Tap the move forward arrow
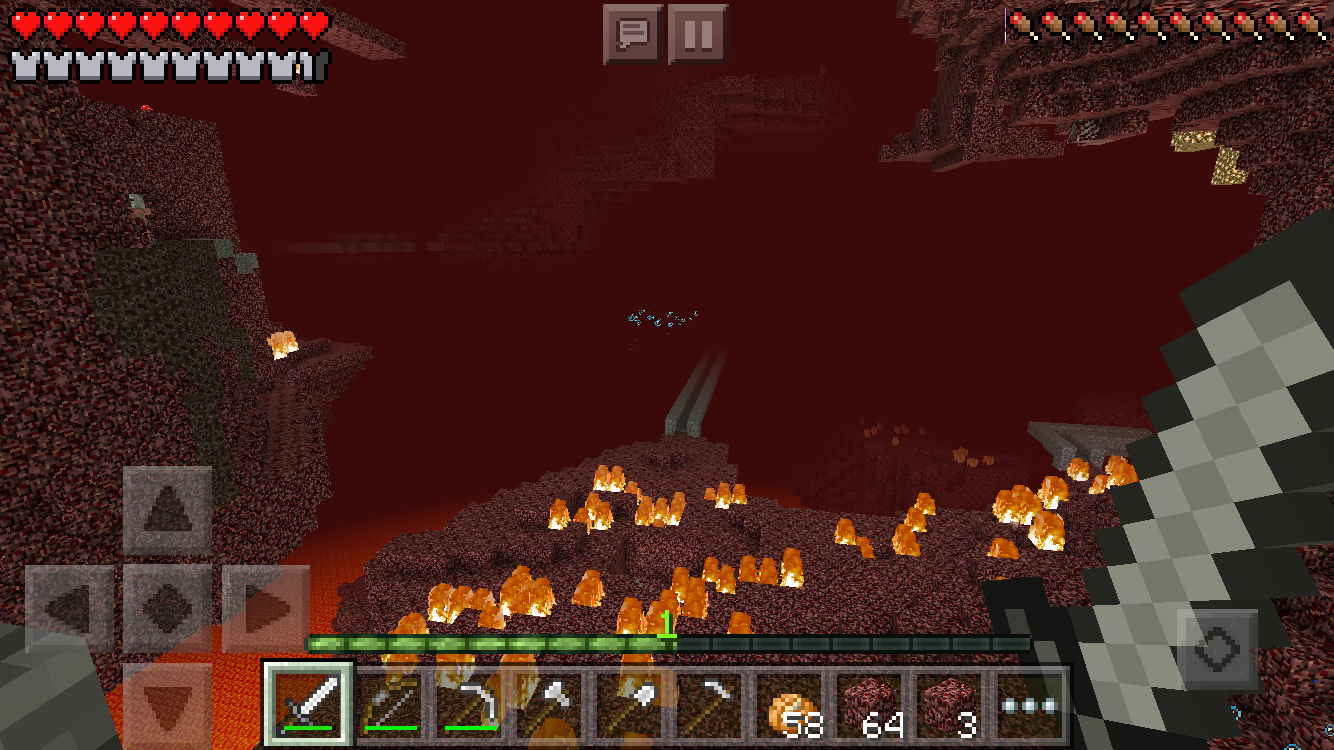The width and height of the screenshot is (1334, 750). click(x=167, y=511)
